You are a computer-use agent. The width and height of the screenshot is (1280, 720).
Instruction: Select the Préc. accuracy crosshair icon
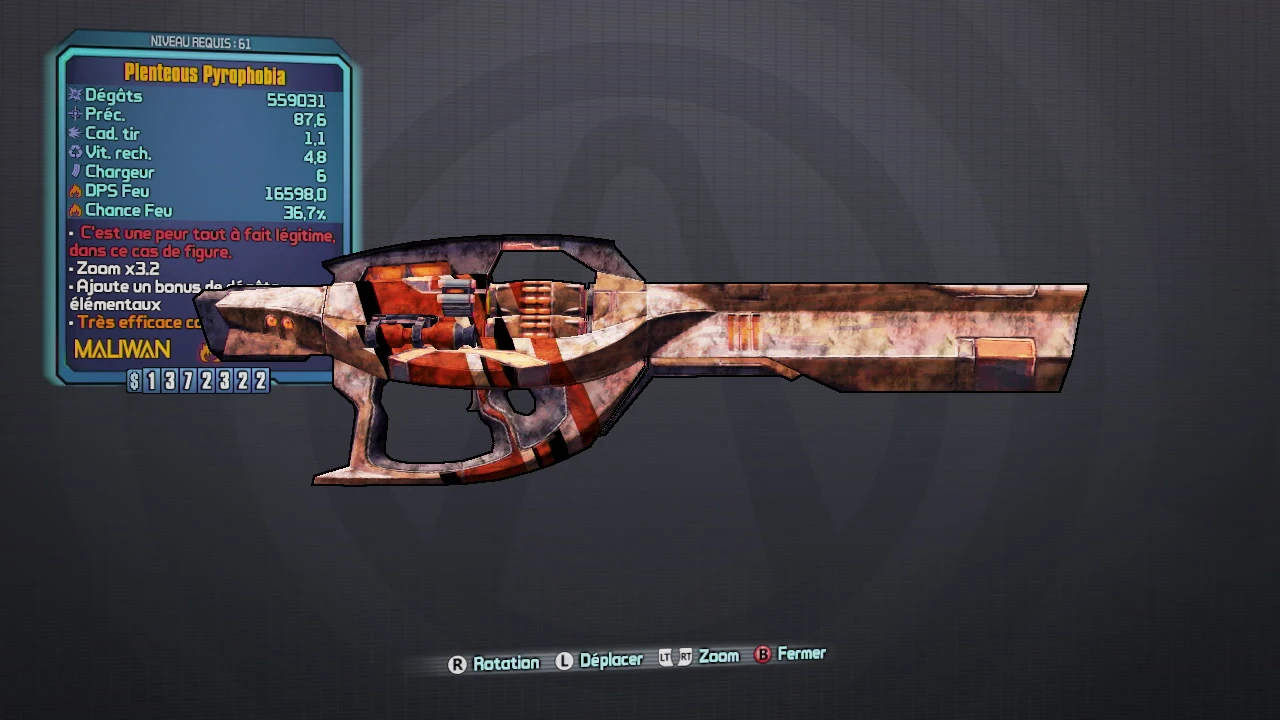(x=74, y=114)
